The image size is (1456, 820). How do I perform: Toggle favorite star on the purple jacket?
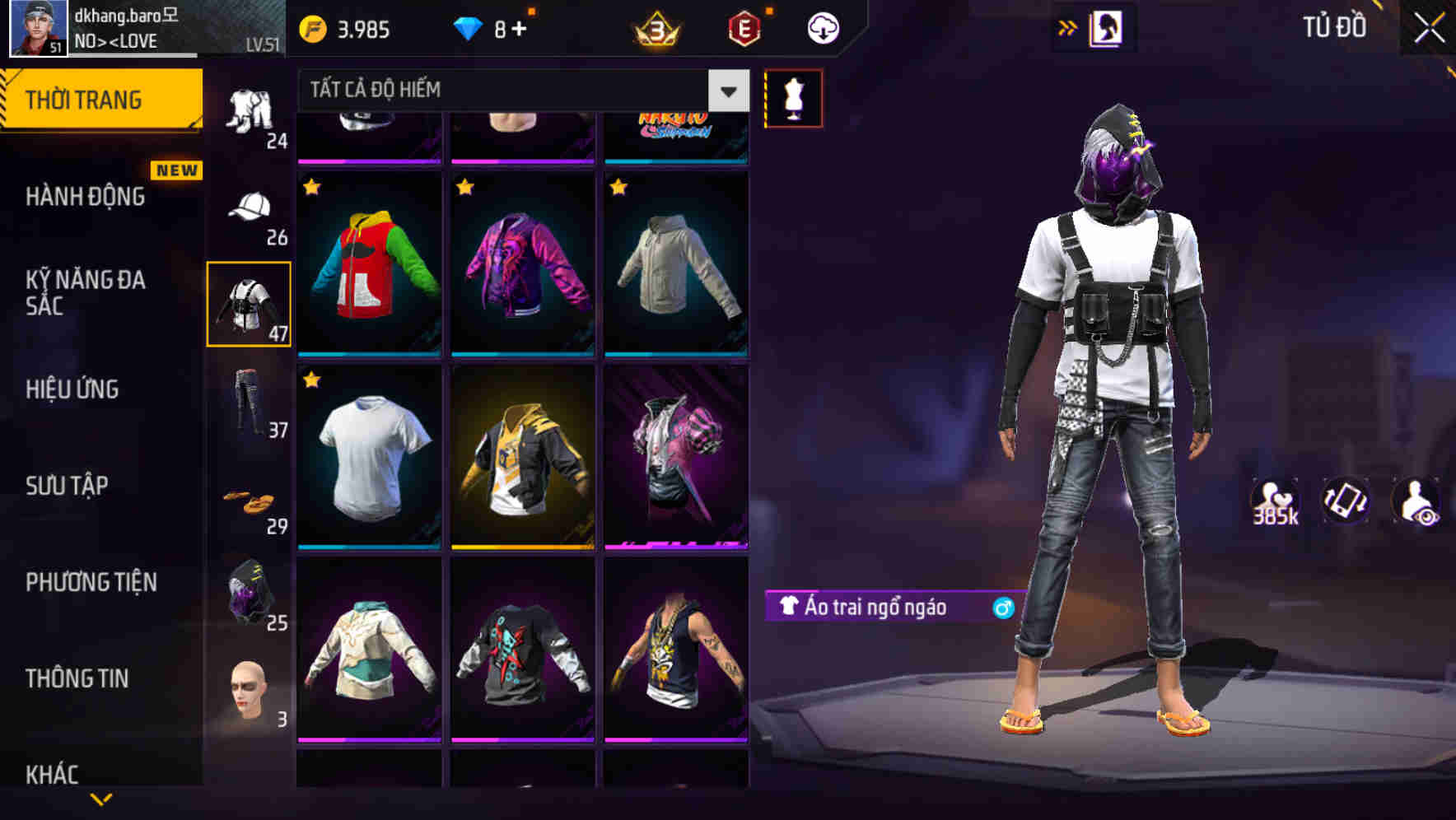coord(465,188)
